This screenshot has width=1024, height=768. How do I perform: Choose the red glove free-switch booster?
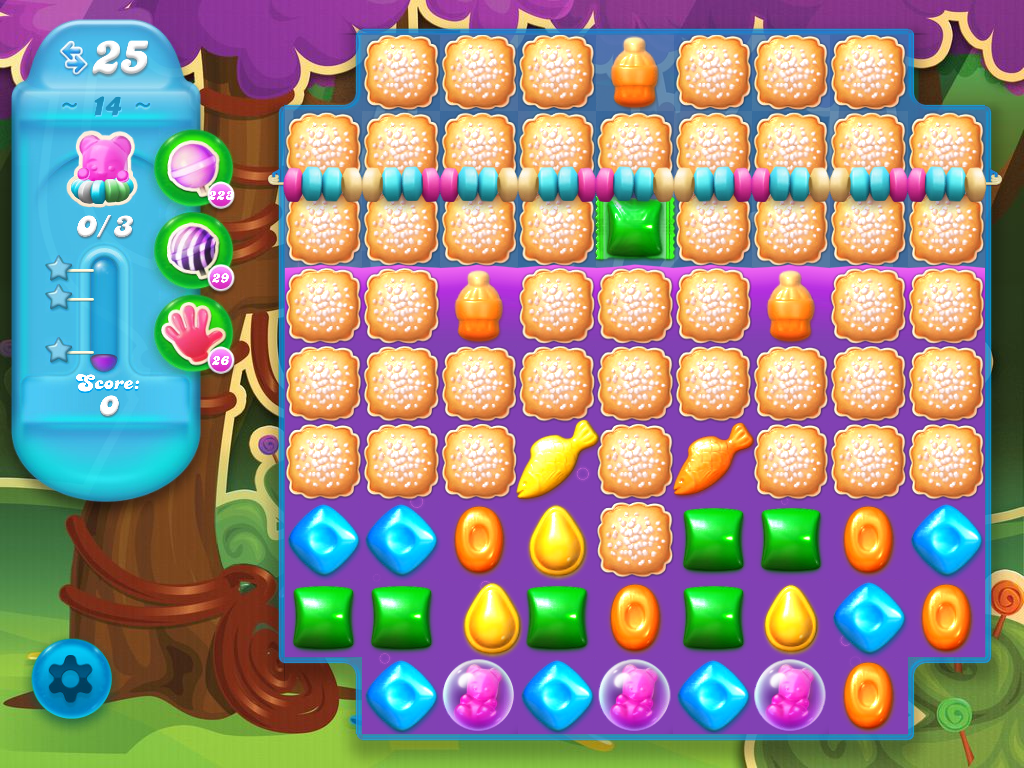pyautogui.click(x=191, y=332)
